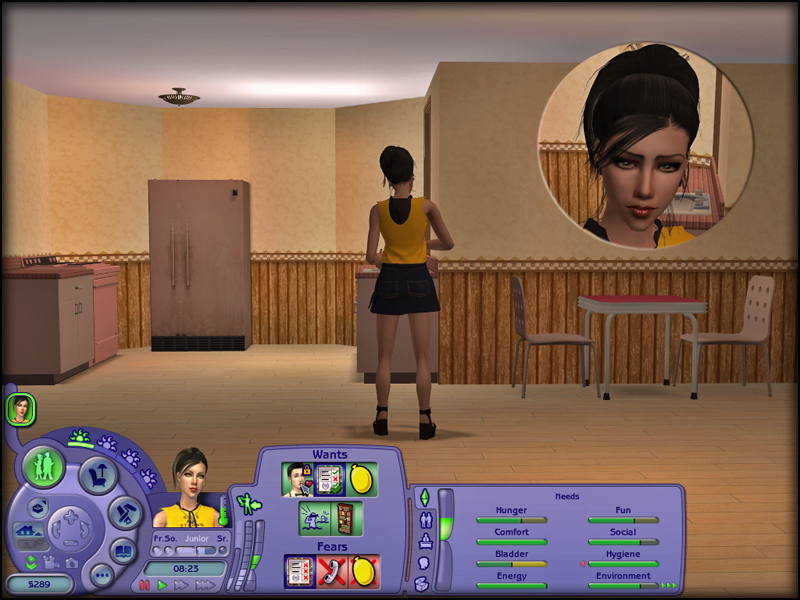The width and height of the screenshot is (800, 600).
Task: Open Build mode with the saw and roller icon
Action: pyautogui.click(x=124, y=512)
